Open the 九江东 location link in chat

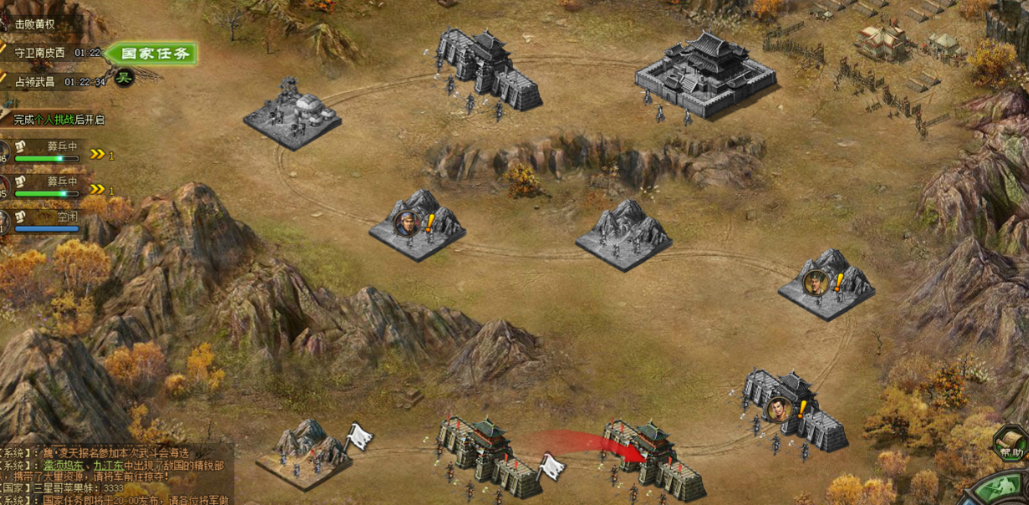pyautogui.click(x=110, y=465)
